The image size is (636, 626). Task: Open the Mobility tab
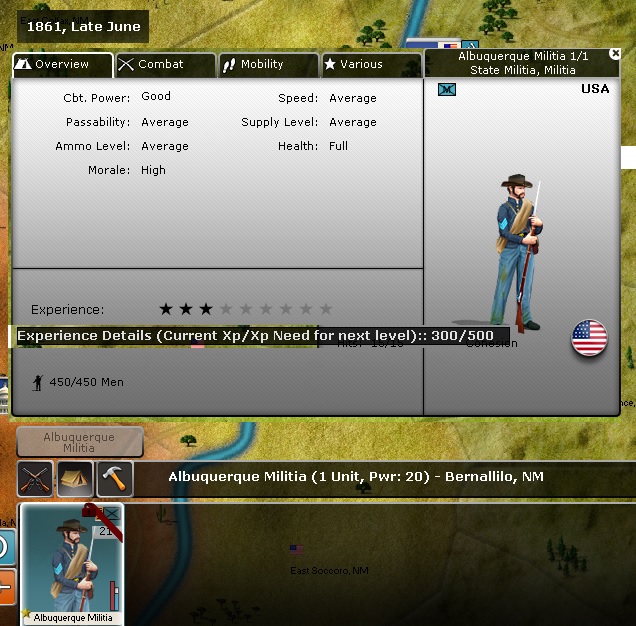pos(268,65)
